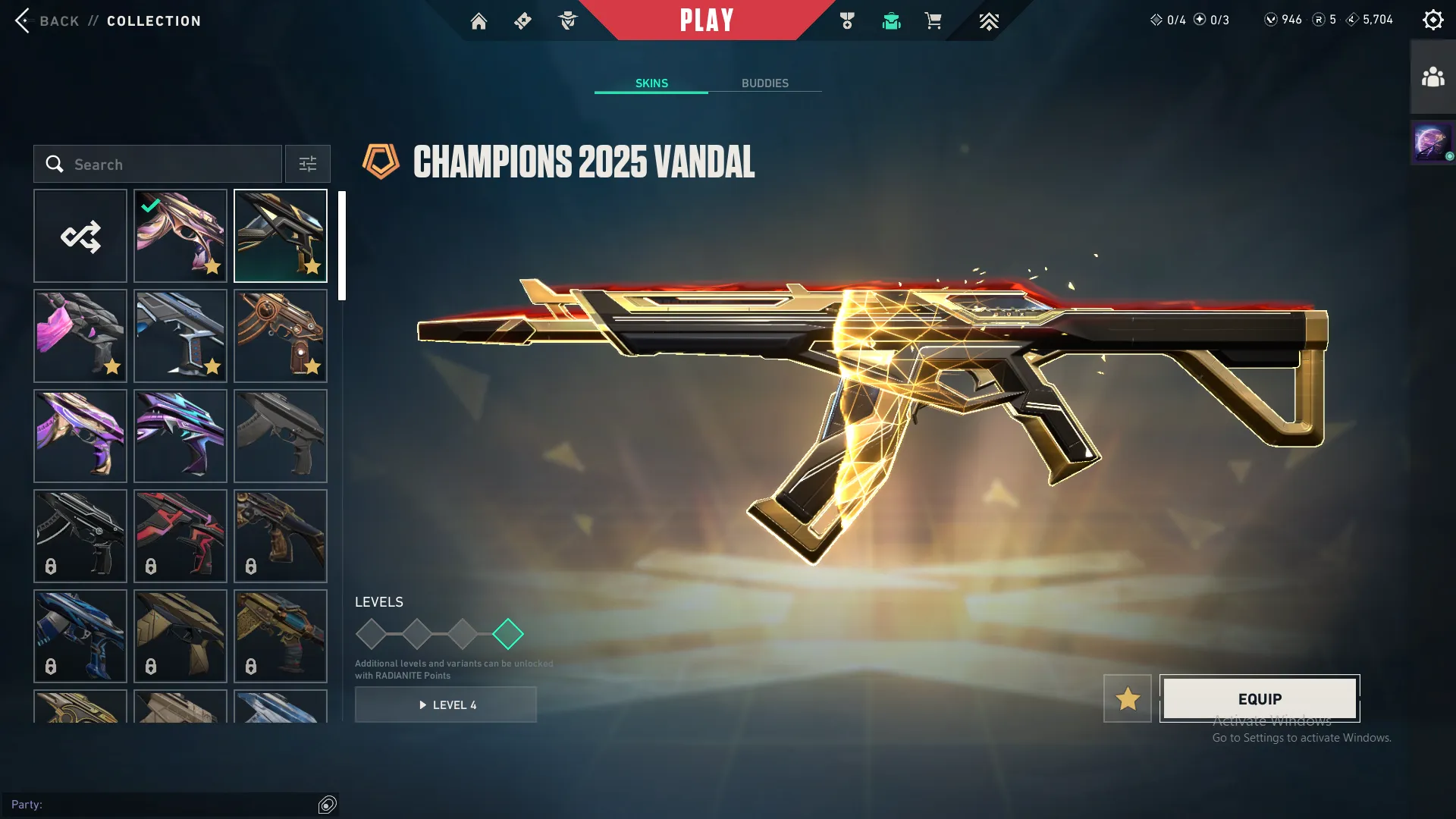Open the social panel friends icon

1432,75
